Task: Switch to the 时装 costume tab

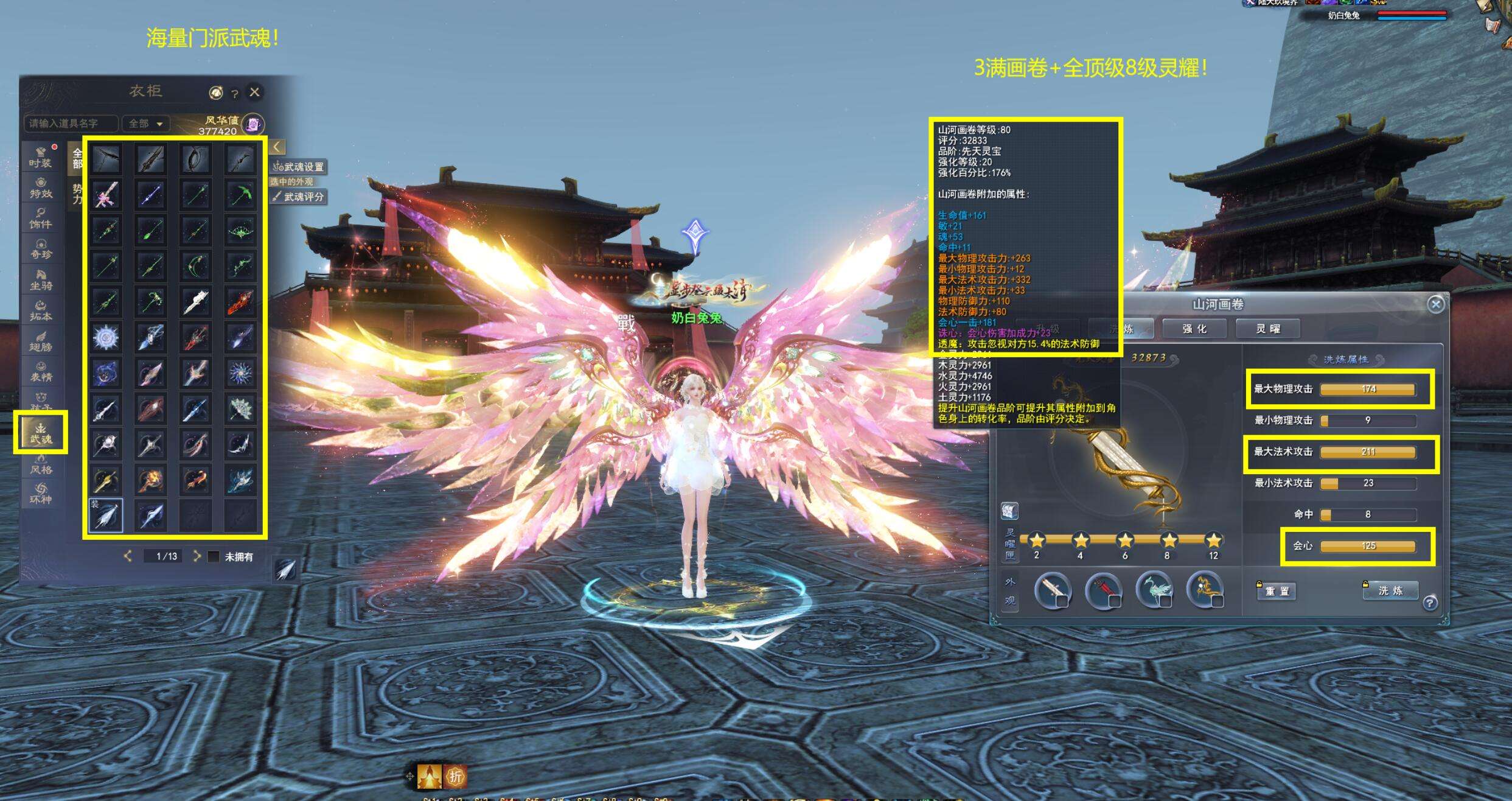Action: pos(41,157)
